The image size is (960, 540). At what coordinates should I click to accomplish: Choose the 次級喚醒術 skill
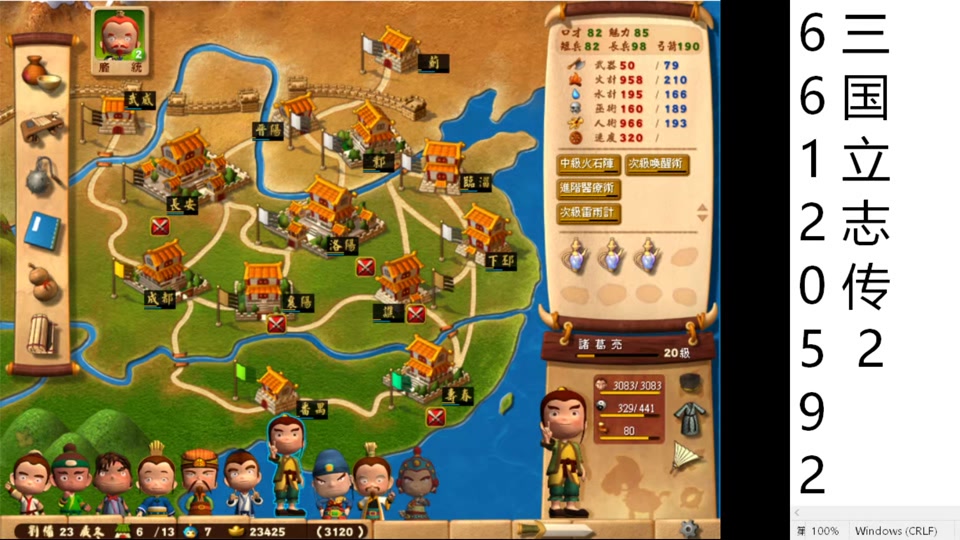[x=657, y=164]
